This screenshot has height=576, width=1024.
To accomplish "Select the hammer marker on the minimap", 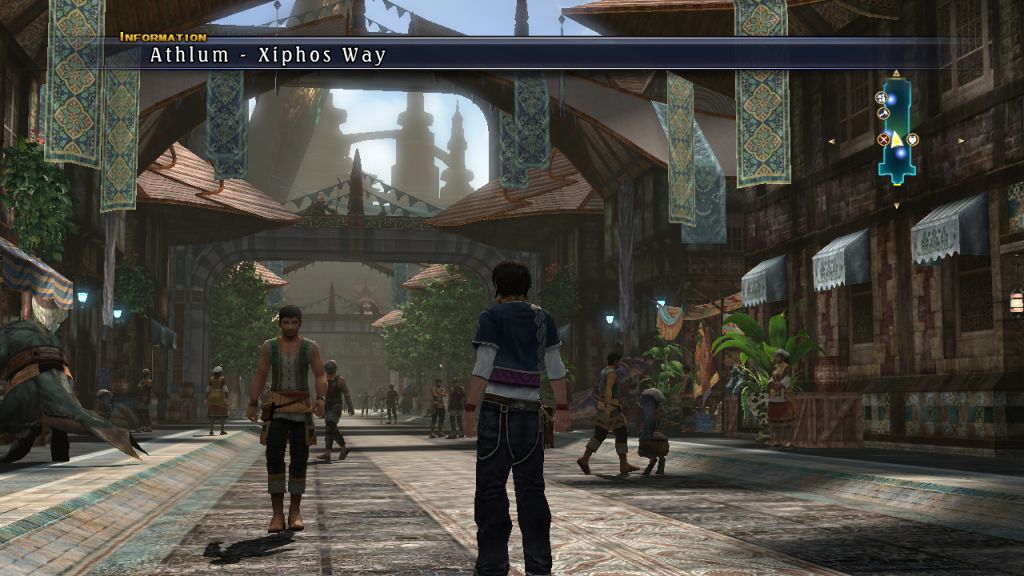I will click(x=883, y=113).
